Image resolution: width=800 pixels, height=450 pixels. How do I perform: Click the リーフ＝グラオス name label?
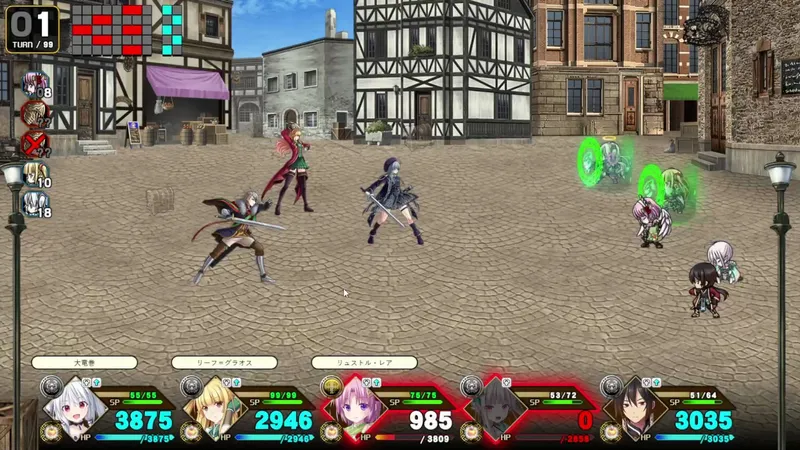[223, 363]
